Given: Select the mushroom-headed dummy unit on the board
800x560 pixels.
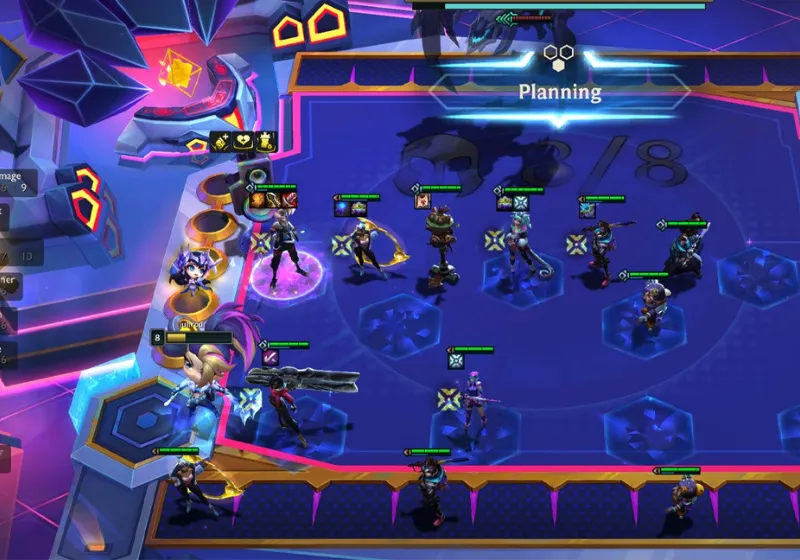Looking at the screenshot, I should click(x=439, y=242).
